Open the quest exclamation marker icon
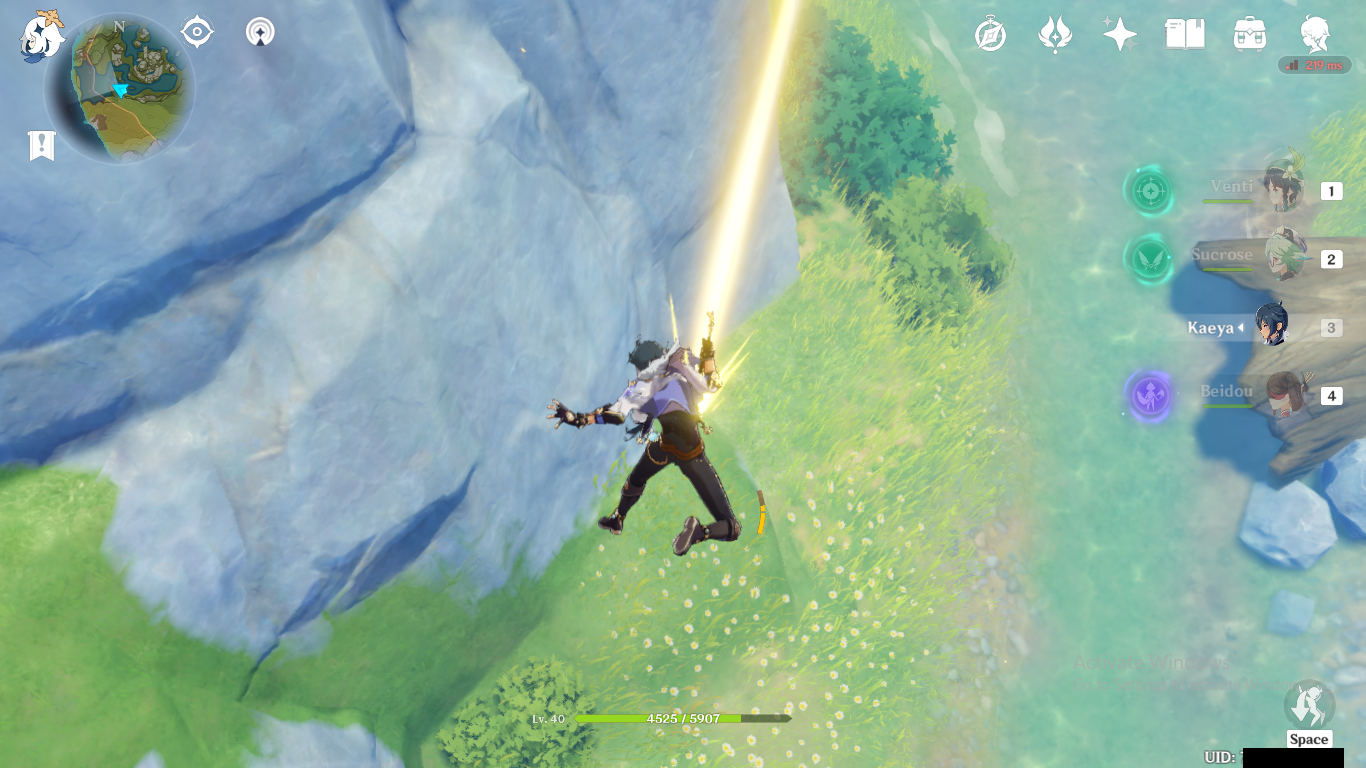Screen dimensions: 1366x768 pos(41,146)
